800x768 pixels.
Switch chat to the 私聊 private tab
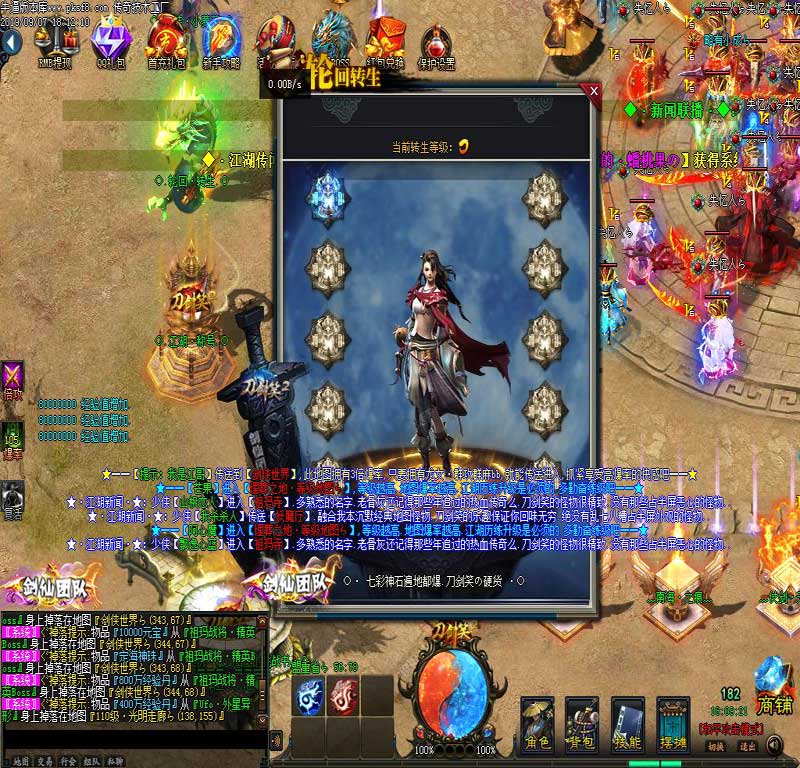coord(115,761)
